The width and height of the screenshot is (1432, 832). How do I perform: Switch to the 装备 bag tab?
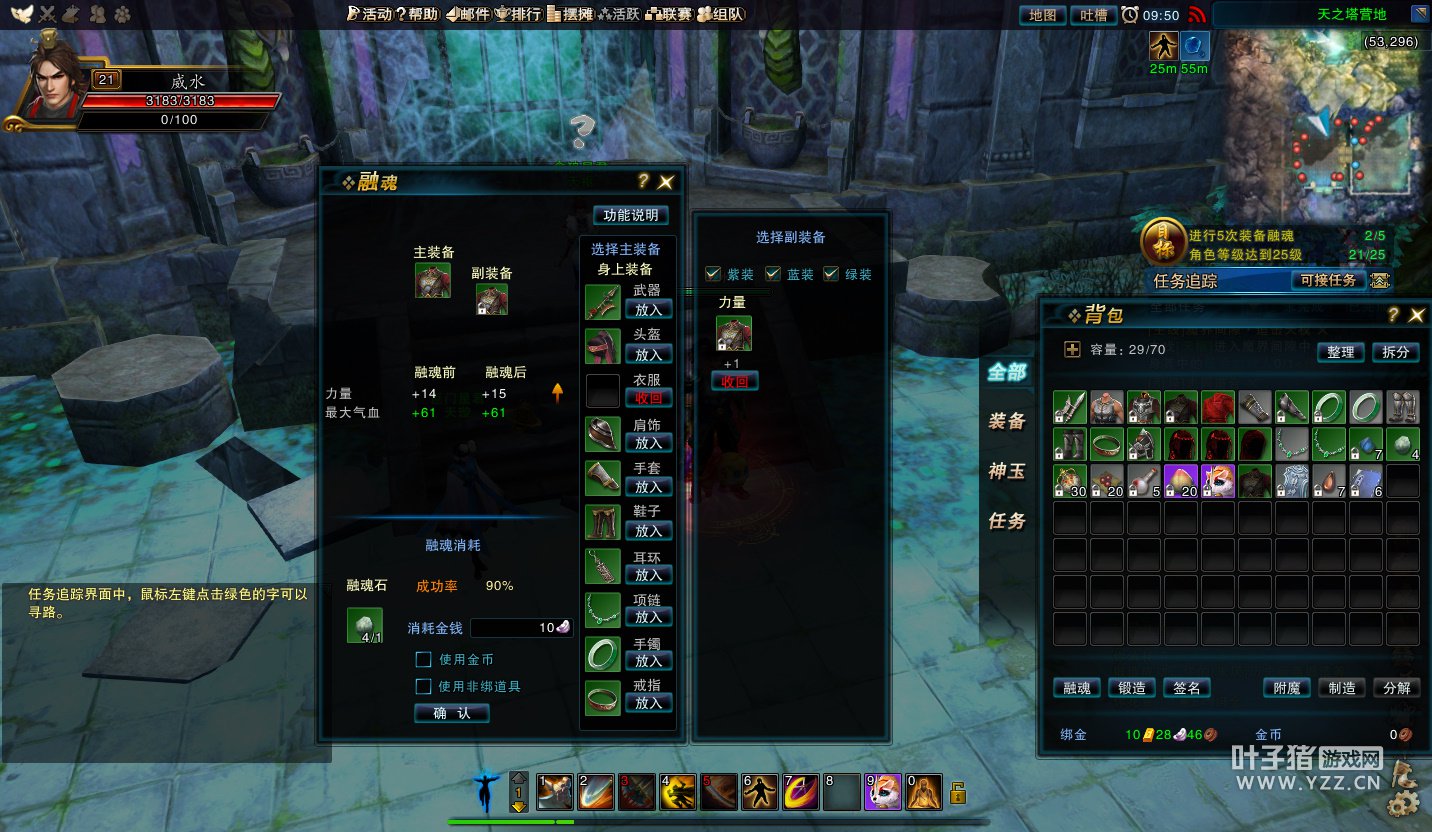[x=1007, y=421]
